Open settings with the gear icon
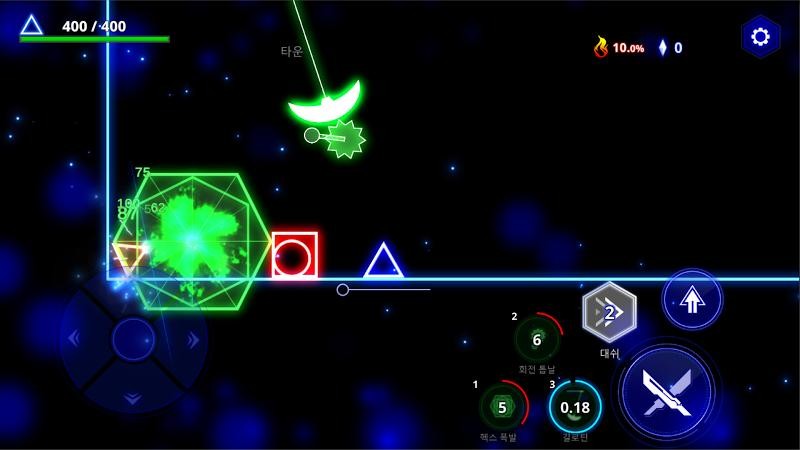Screen dimensions: 800x450 760,38
